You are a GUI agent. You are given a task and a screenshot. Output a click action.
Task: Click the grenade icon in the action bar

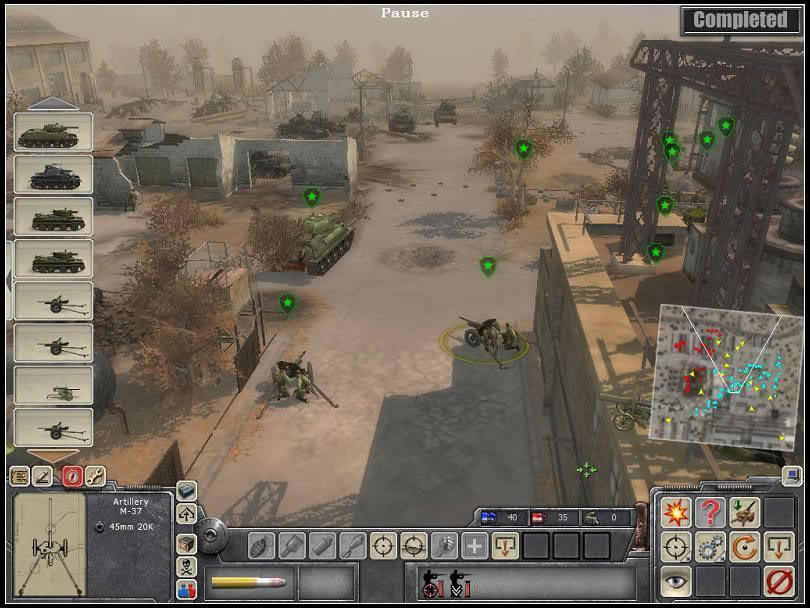tap(263, 546)
